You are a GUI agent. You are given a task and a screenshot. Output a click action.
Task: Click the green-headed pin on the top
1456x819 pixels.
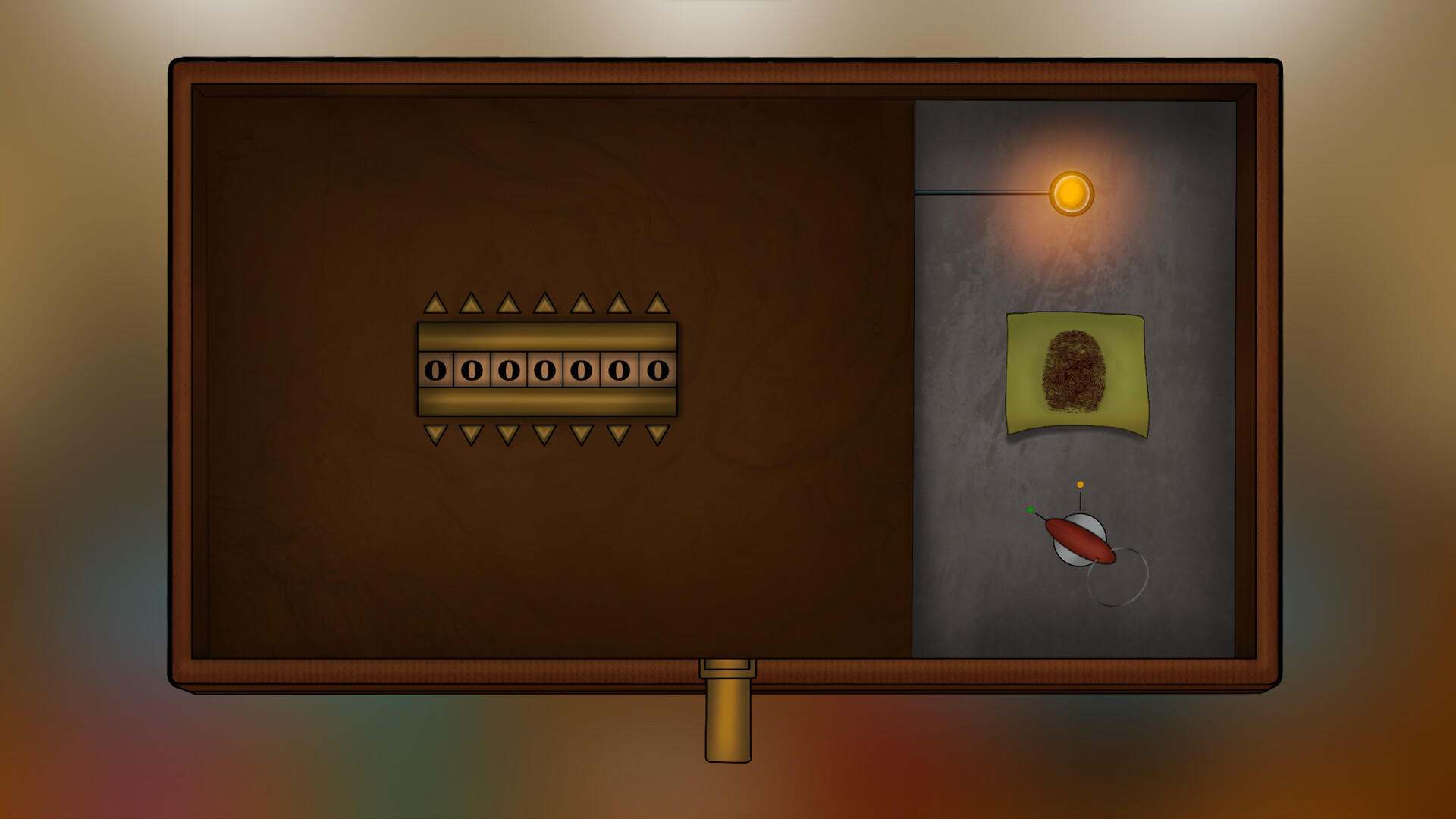click(1031, 510)
